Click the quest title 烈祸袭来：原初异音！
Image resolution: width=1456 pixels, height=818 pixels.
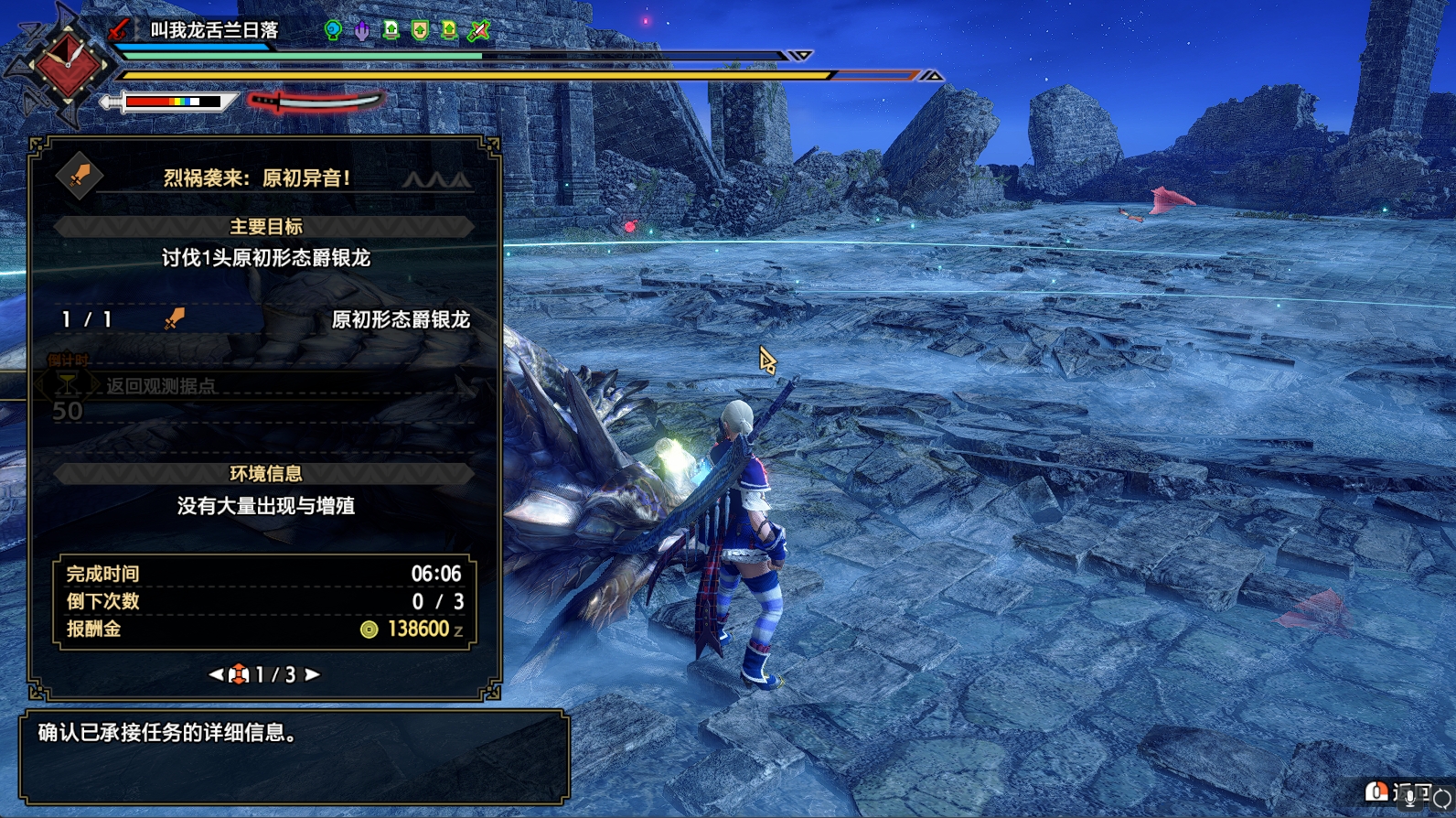point(257,178)
